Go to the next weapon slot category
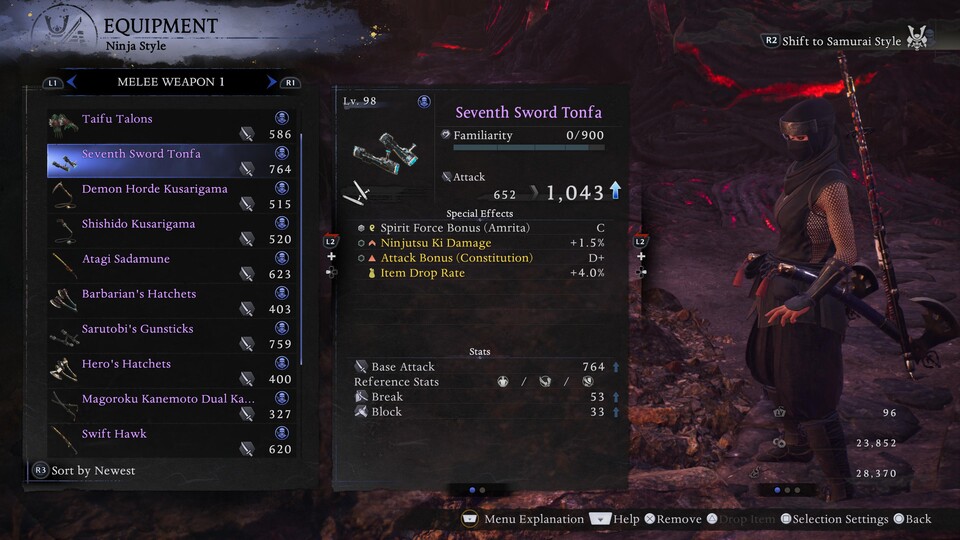This screenshot has height=540, width=960. tap(271, 82)
